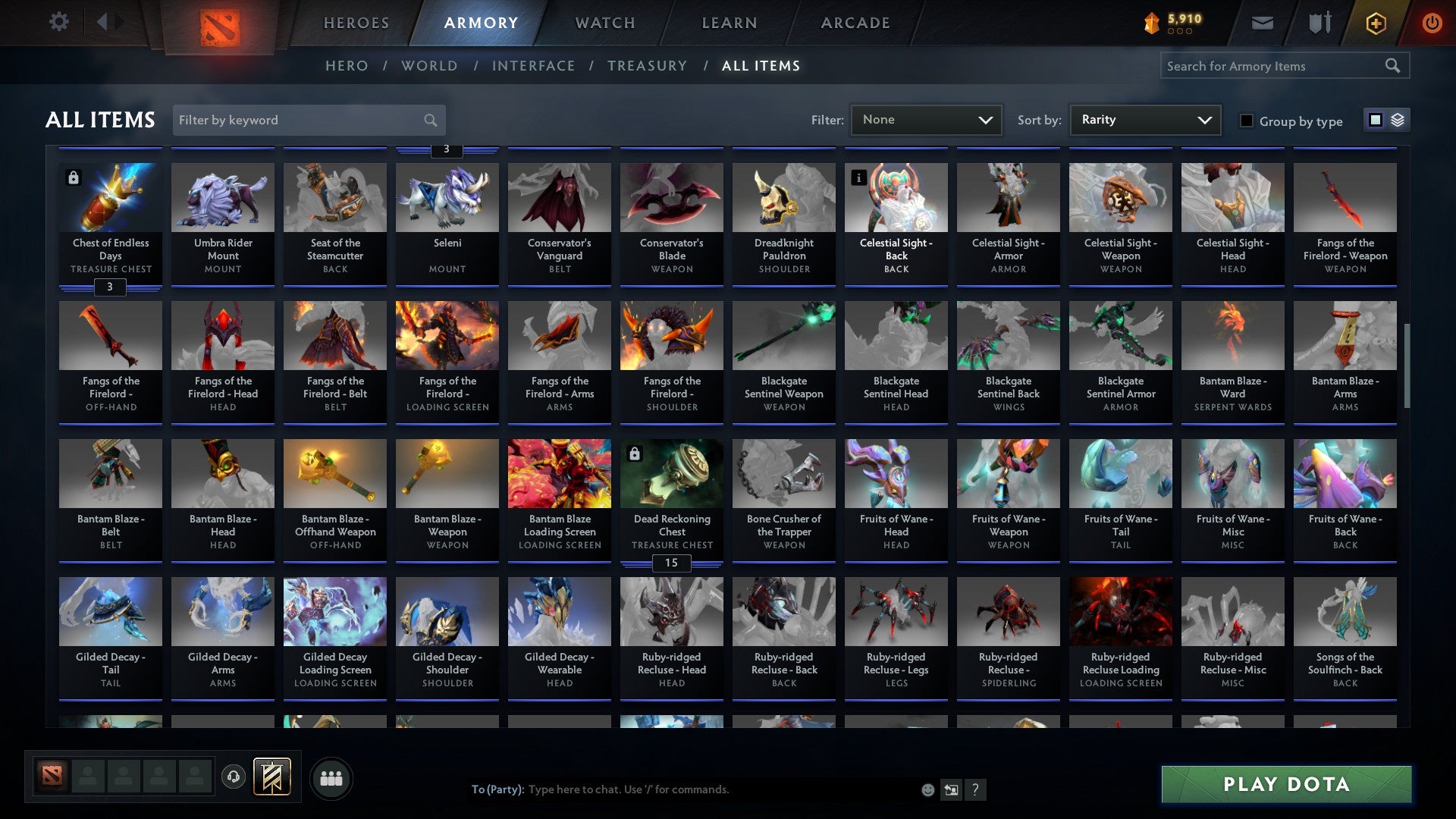
Task: Expand the Chest of Endless Days counter badge
Action: coord(110,287)
